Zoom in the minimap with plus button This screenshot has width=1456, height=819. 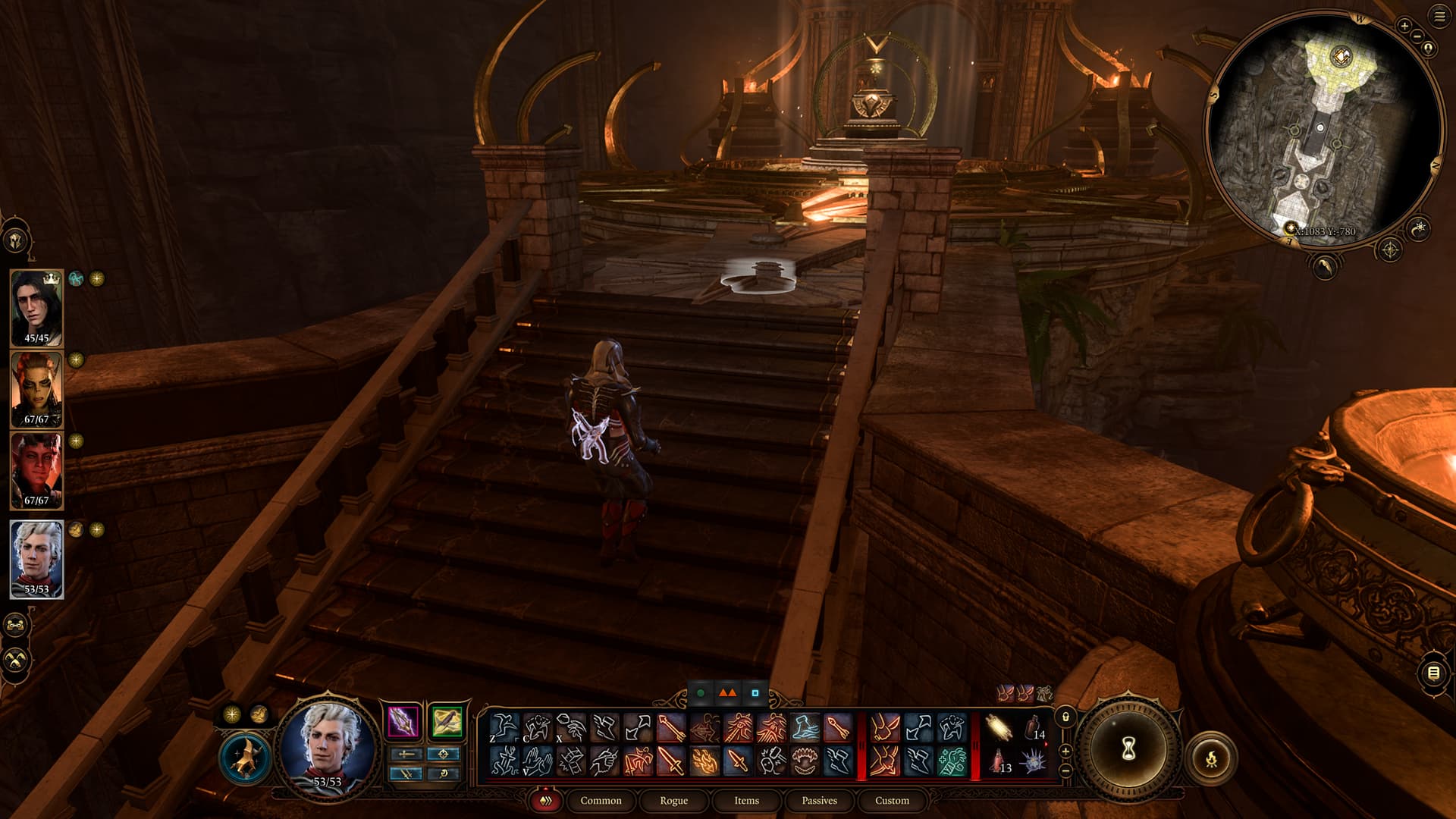pos(1404,26)
